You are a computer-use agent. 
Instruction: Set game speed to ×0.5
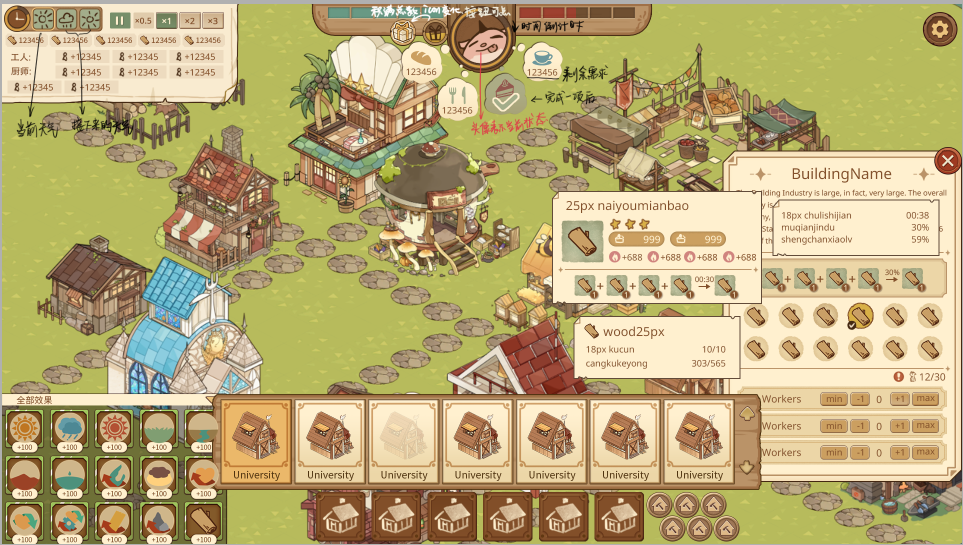click(143, 20)
